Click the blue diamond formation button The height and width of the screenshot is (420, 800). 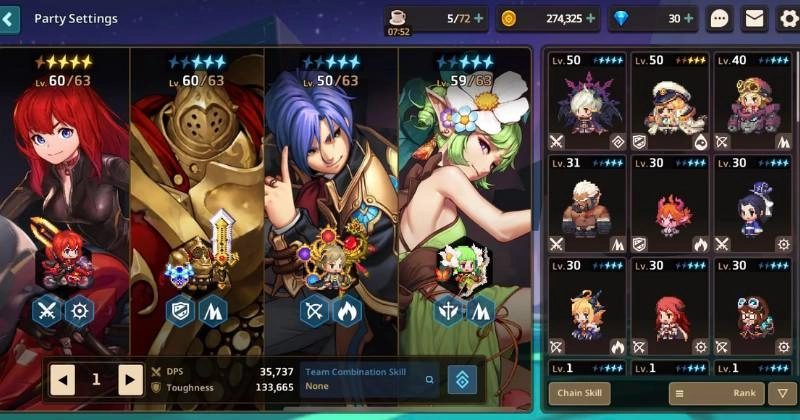pyautogui.click(x=462, y=380)
